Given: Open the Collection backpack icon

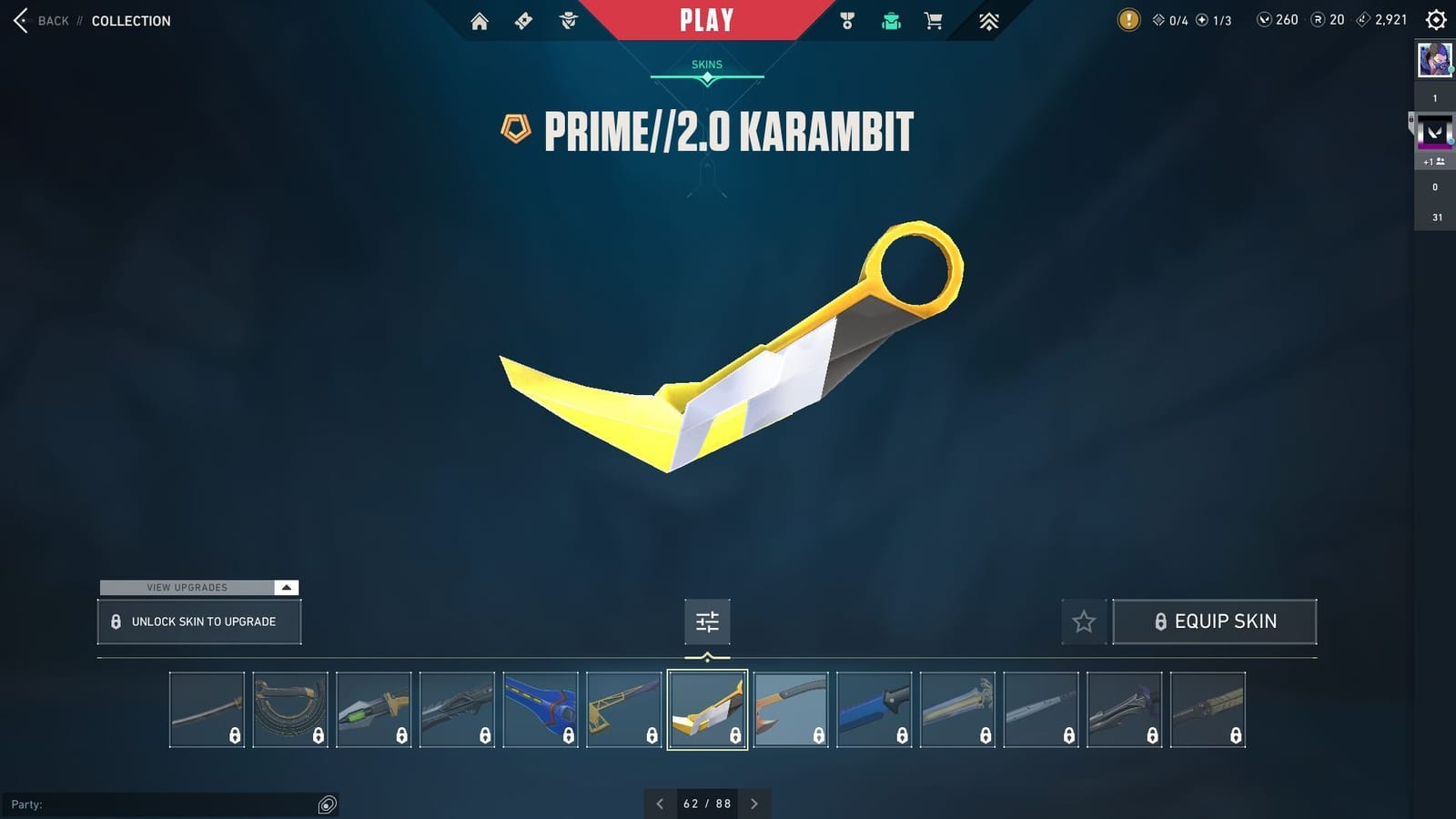Looking at the screenshot, I should [890, 19].
